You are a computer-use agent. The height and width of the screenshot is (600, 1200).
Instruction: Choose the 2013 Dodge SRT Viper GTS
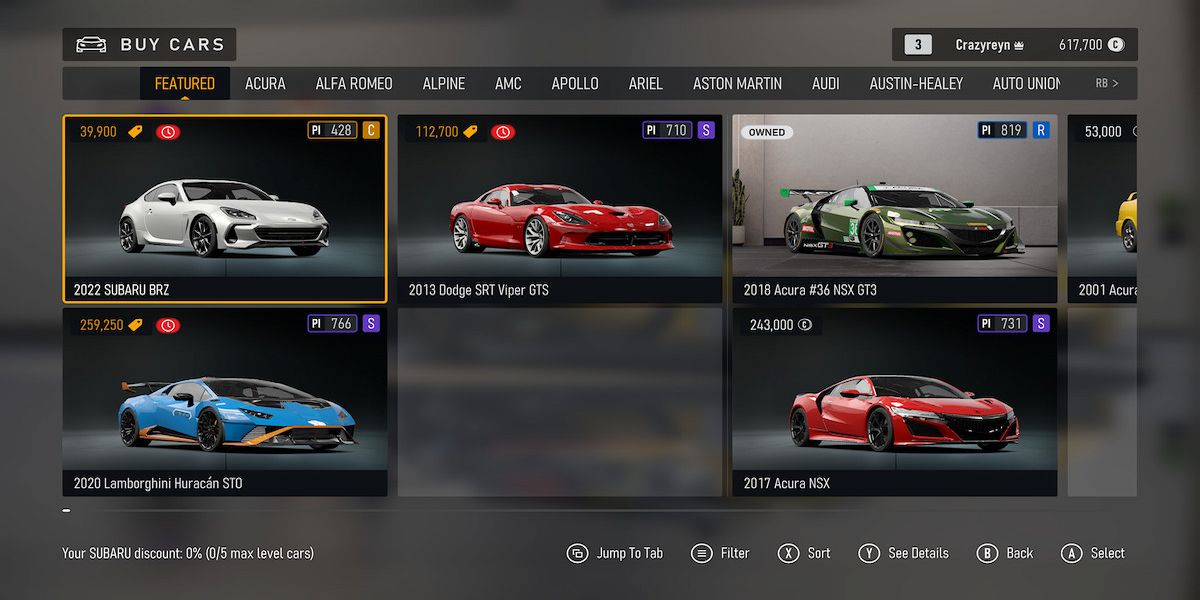pyautogui.click(x=559, y=208)
